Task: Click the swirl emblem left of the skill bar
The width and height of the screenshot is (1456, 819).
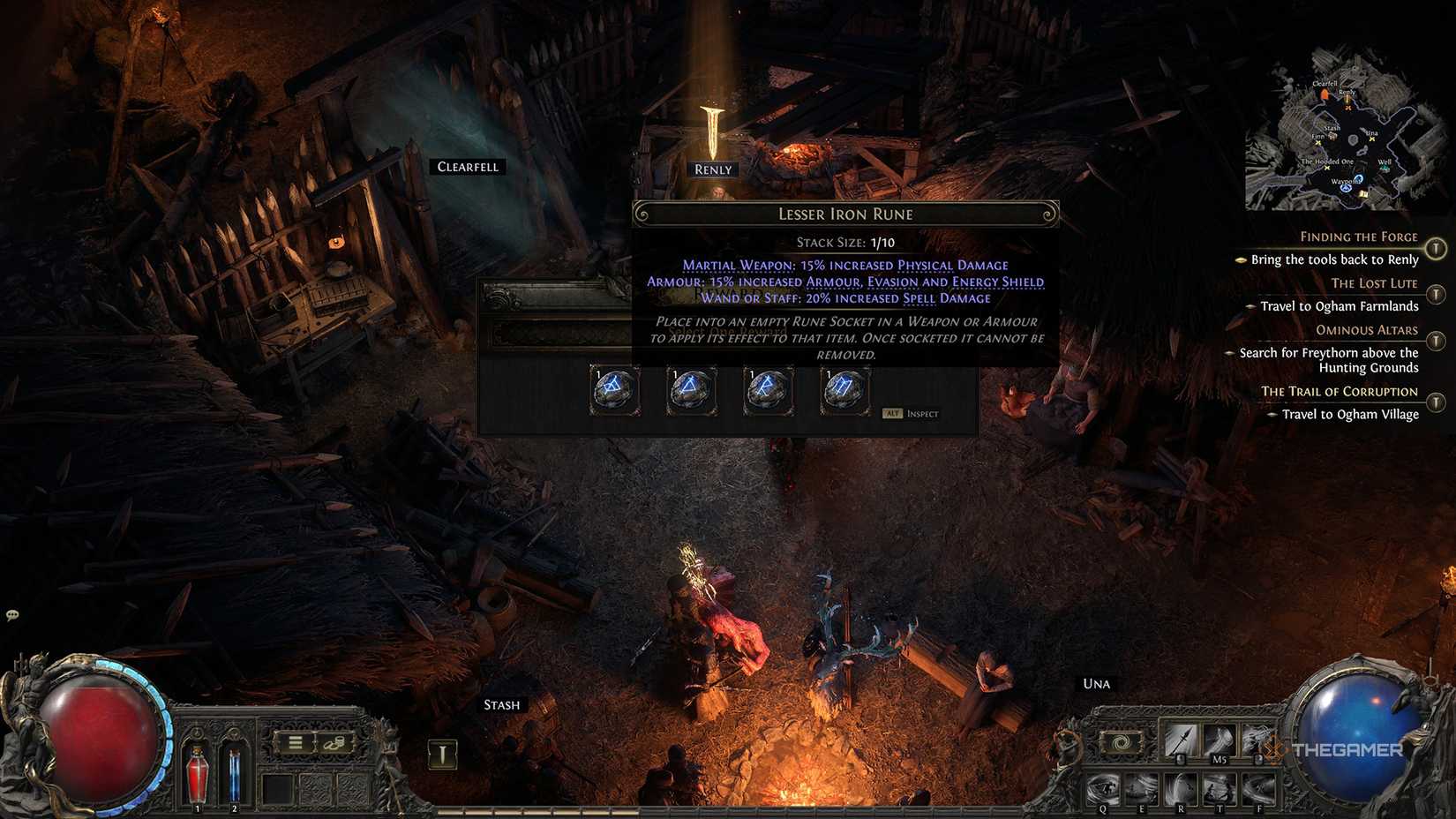Action: point(1121,741)
